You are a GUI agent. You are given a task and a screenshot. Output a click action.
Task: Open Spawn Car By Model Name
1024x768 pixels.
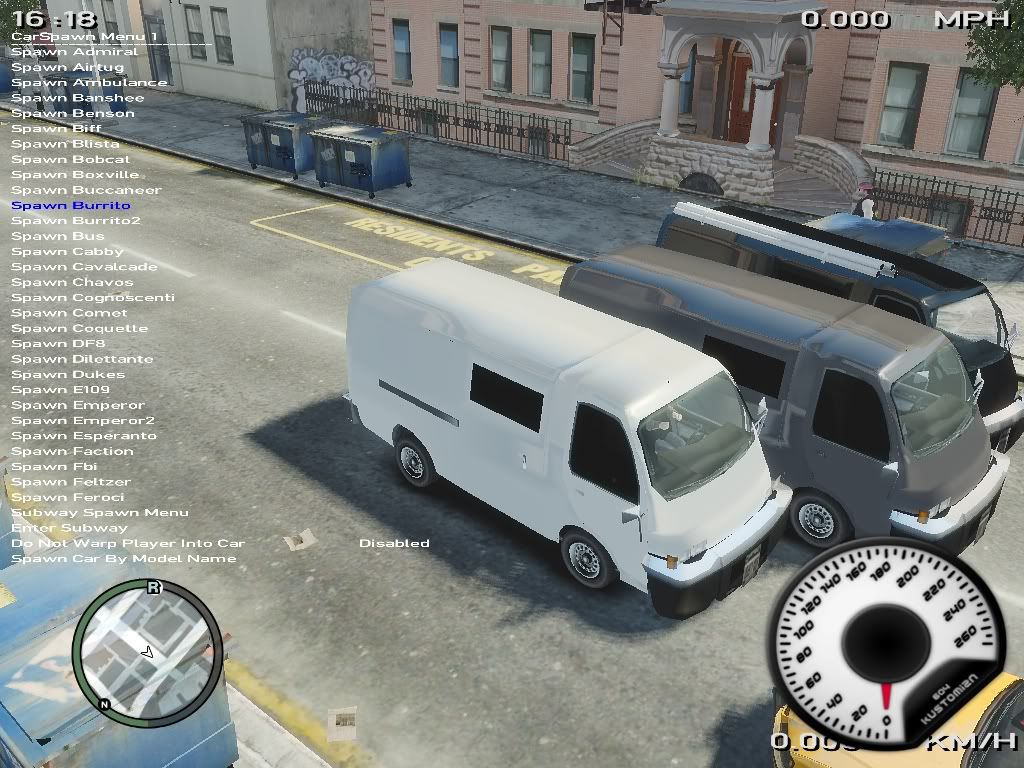pyautogui.click(x=123, y=559)
